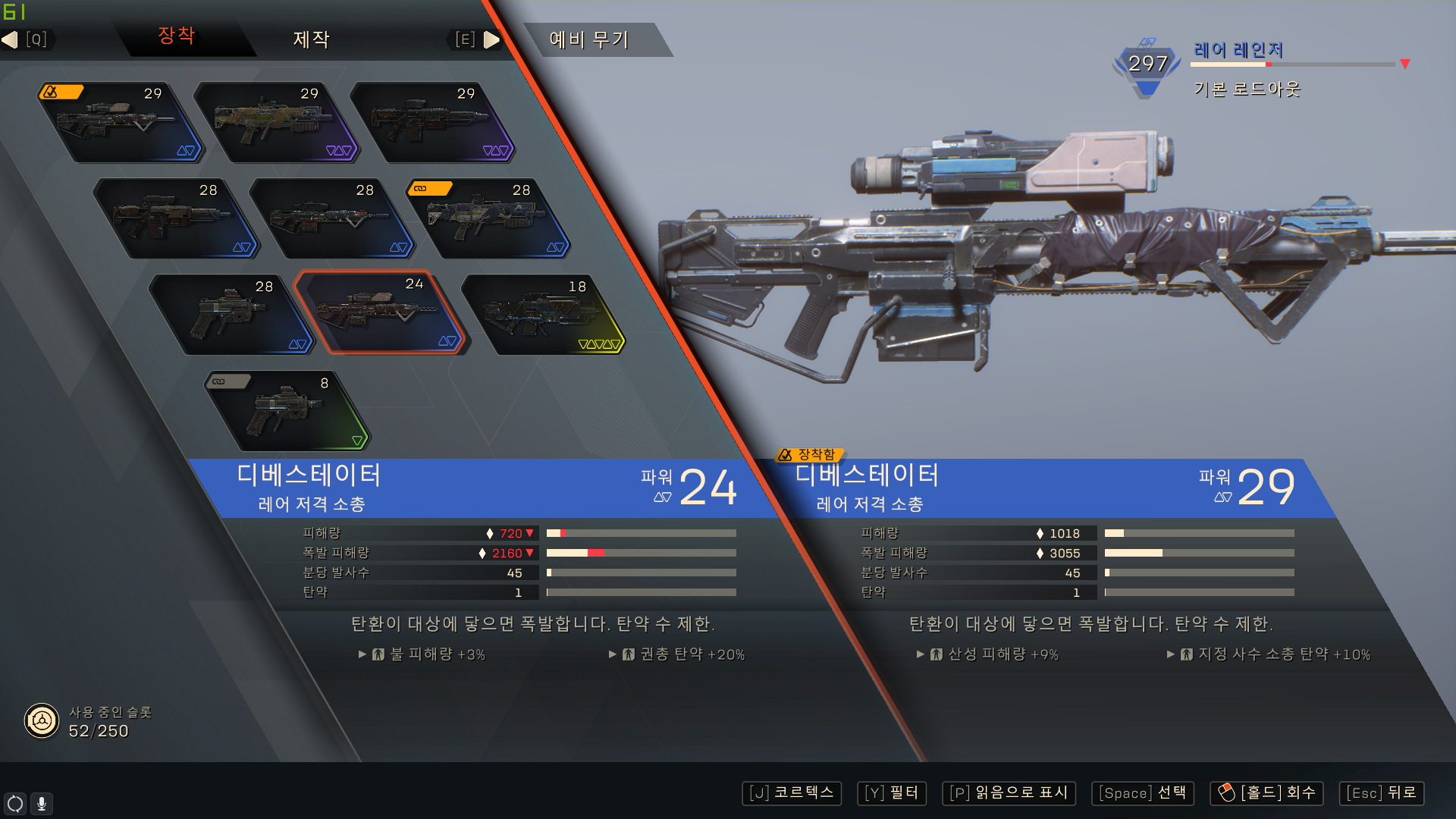Toggle the microphone icon
The width and height of the screenshot is (1456, 819).
[42, 803]
